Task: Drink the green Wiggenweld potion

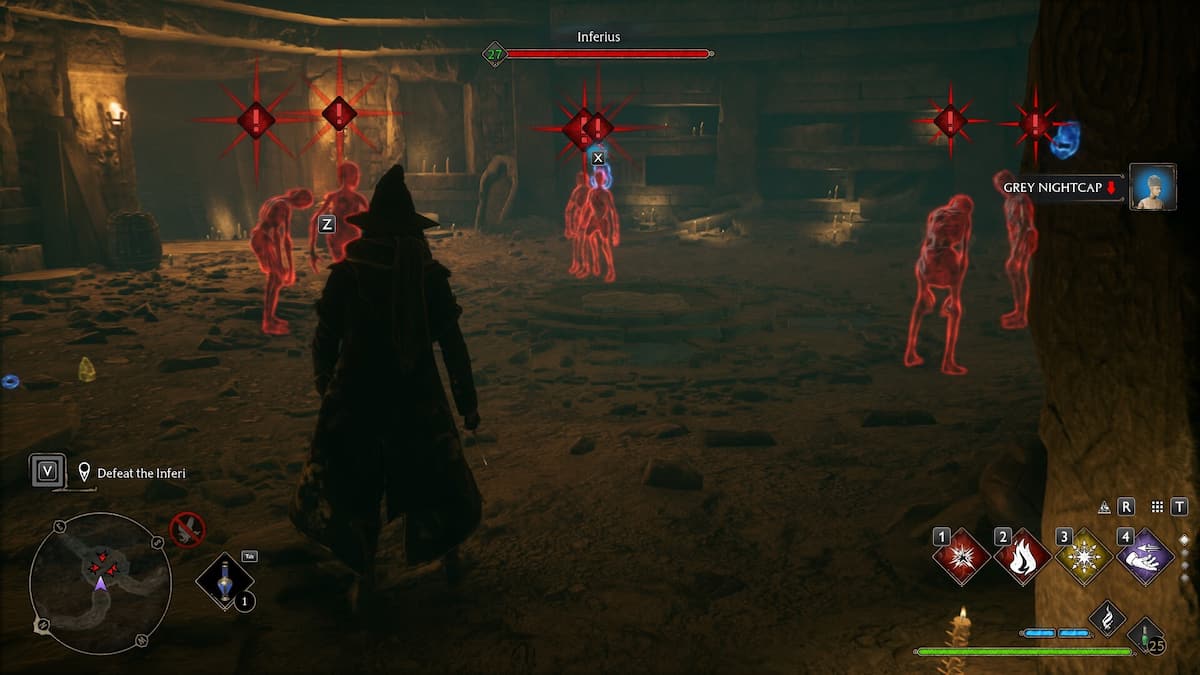Action: tap(1144, 636)
